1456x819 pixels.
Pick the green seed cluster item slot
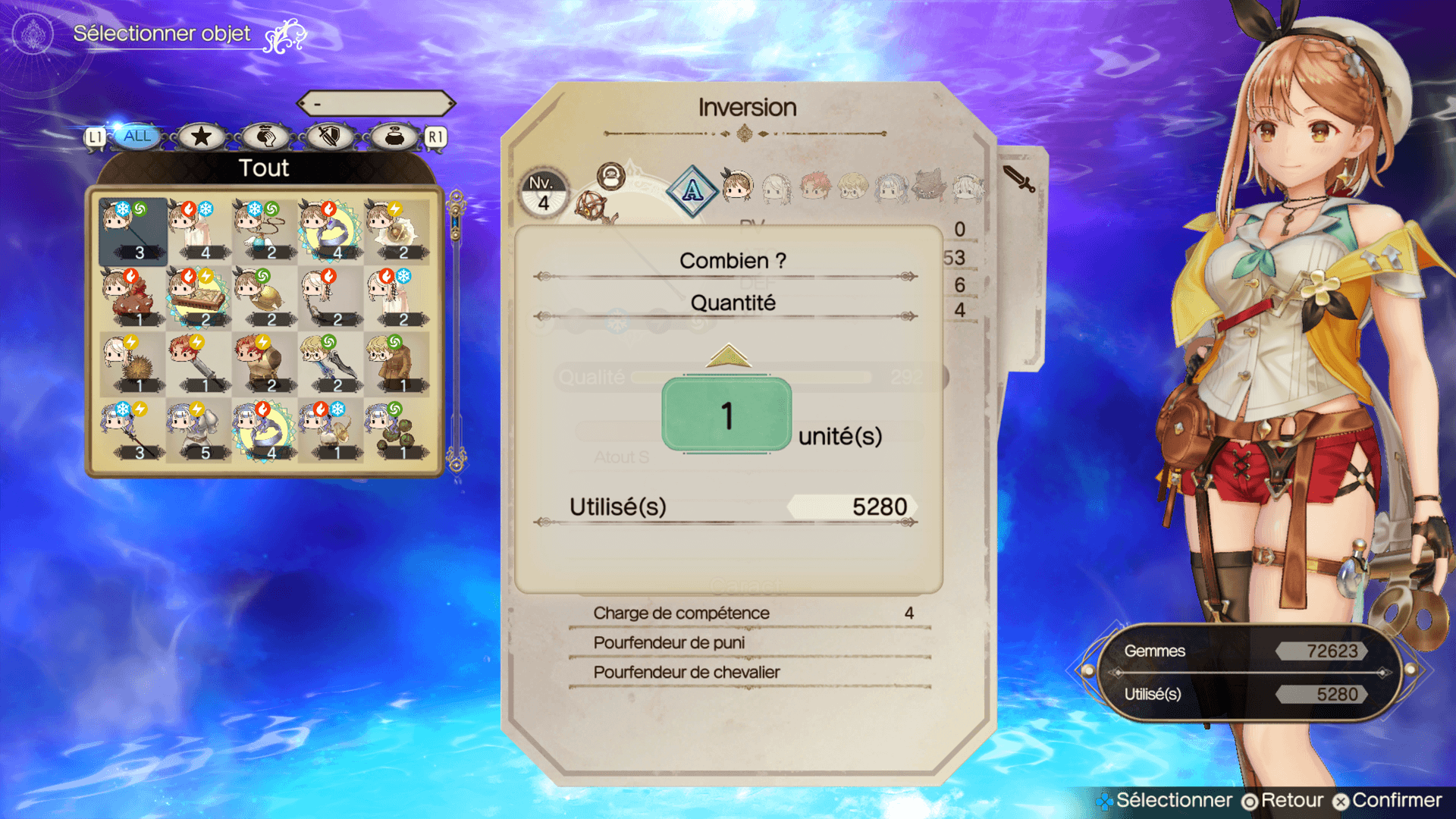point(397,431)
